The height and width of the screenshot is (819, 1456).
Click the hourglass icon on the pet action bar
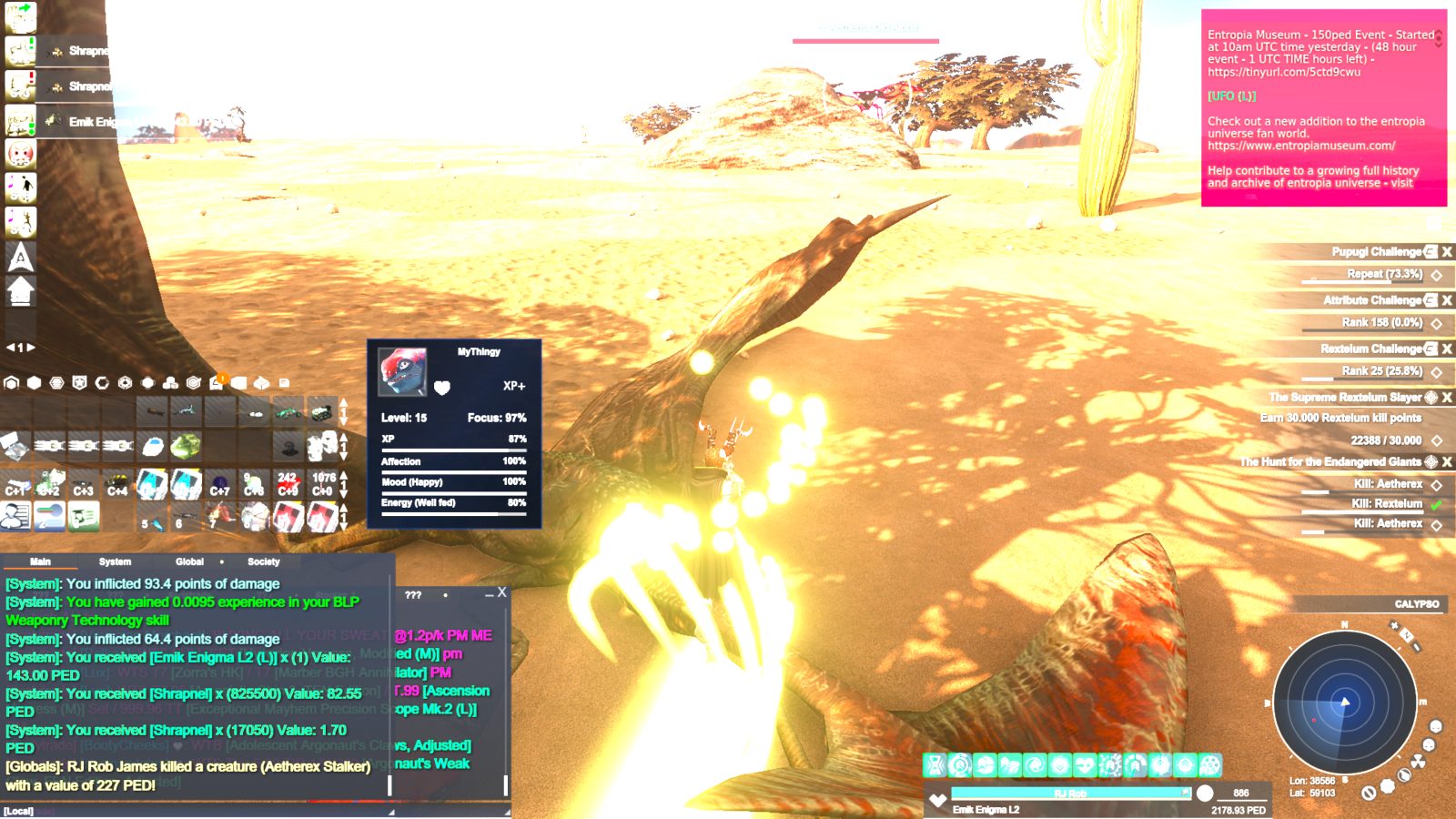tap(934, 765)
